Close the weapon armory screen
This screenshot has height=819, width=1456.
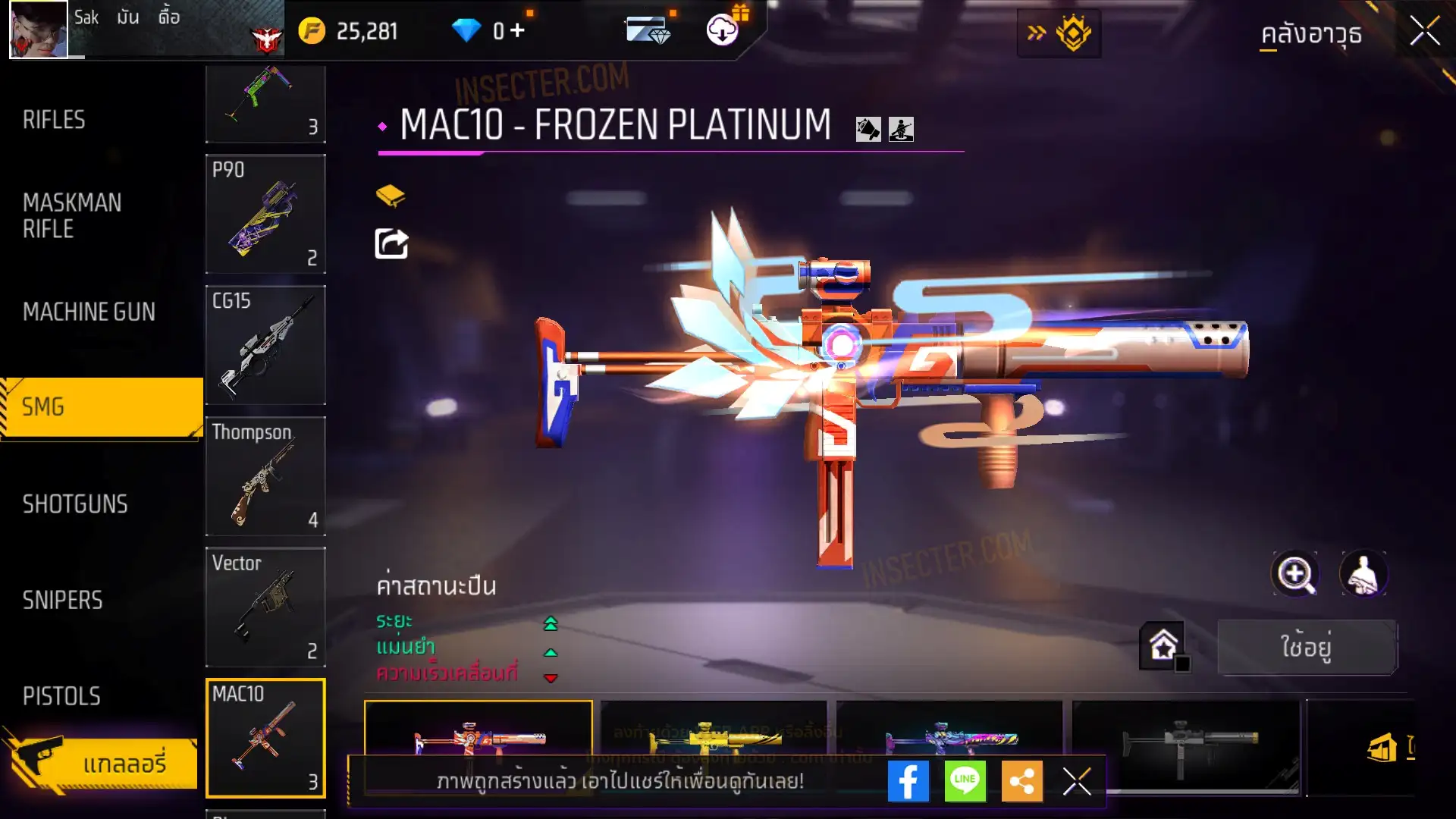click(1424, 32)
